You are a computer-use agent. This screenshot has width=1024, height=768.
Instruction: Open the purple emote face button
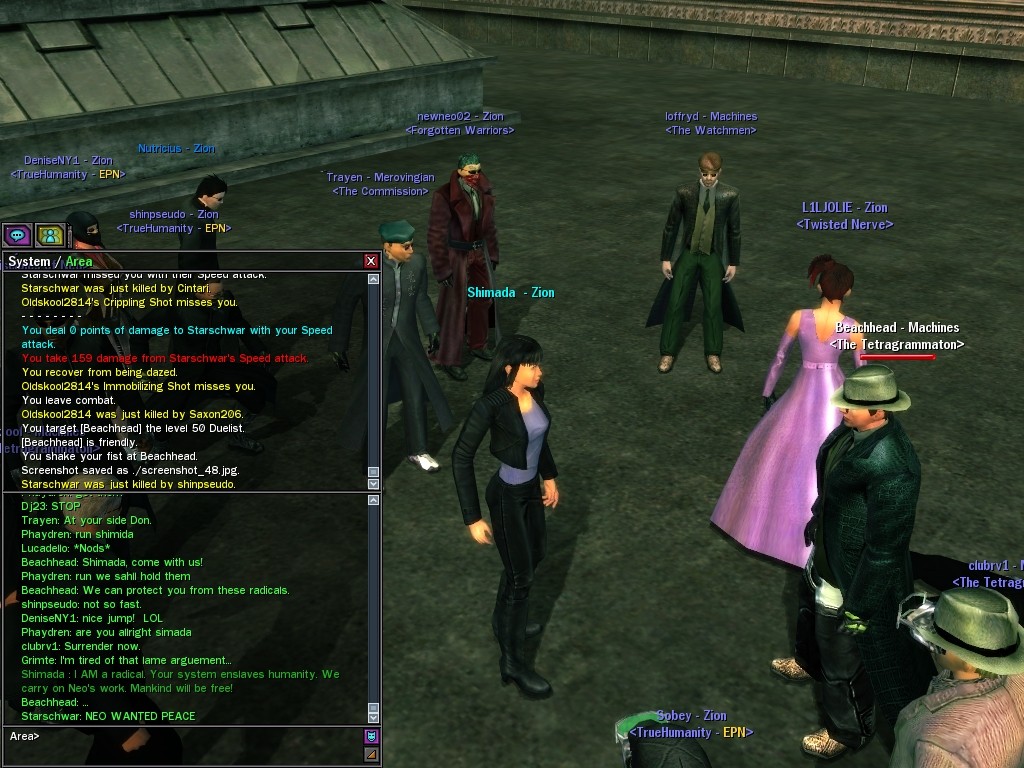point(372,737)
